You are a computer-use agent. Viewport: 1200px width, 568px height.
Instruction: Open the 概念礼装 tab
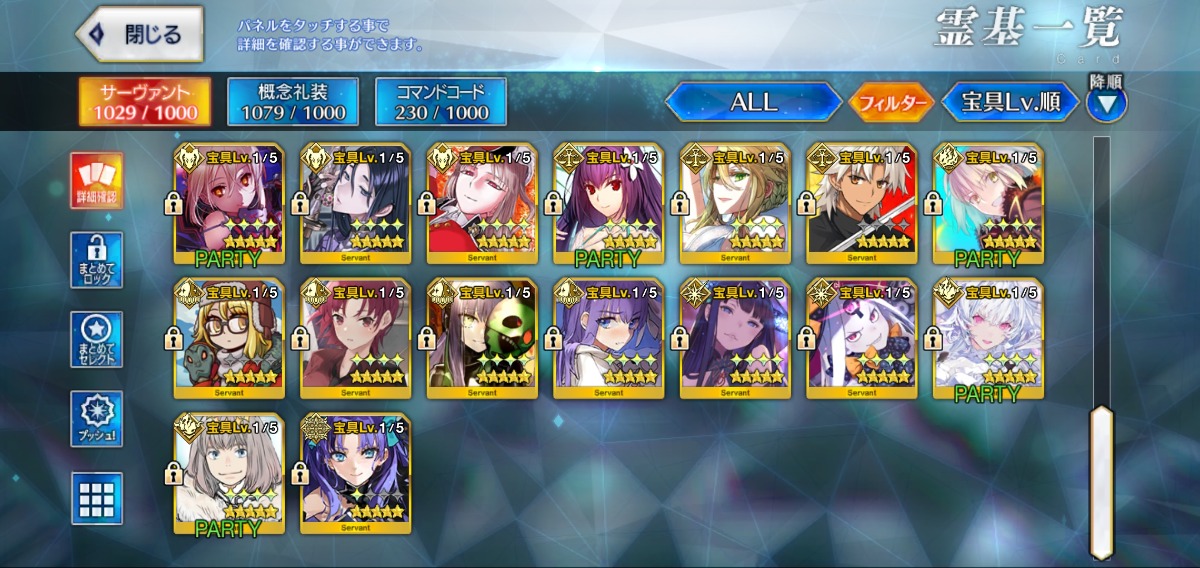tap(293, 102)
